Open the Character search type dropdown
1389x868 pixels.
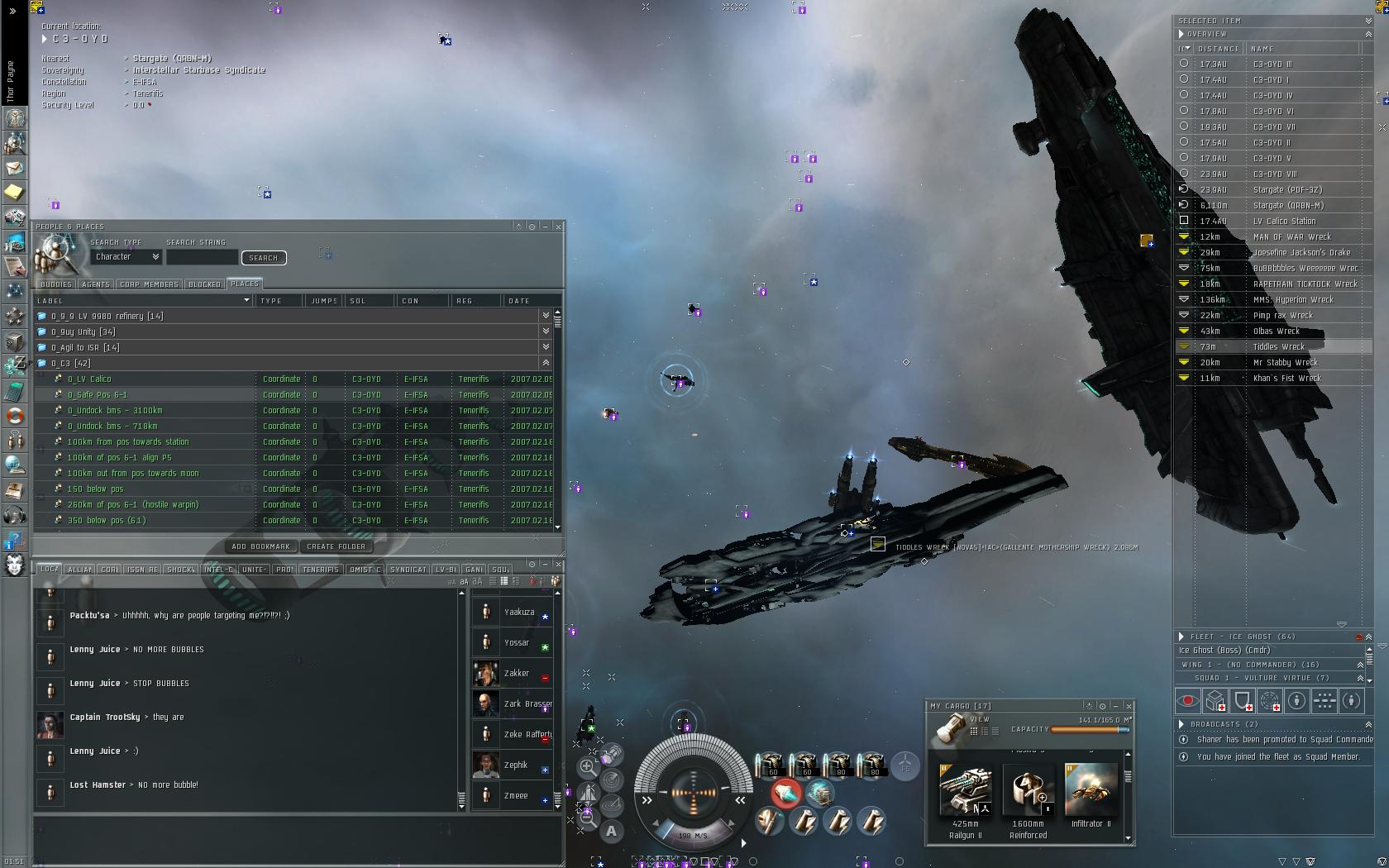(x=126, y=257)
